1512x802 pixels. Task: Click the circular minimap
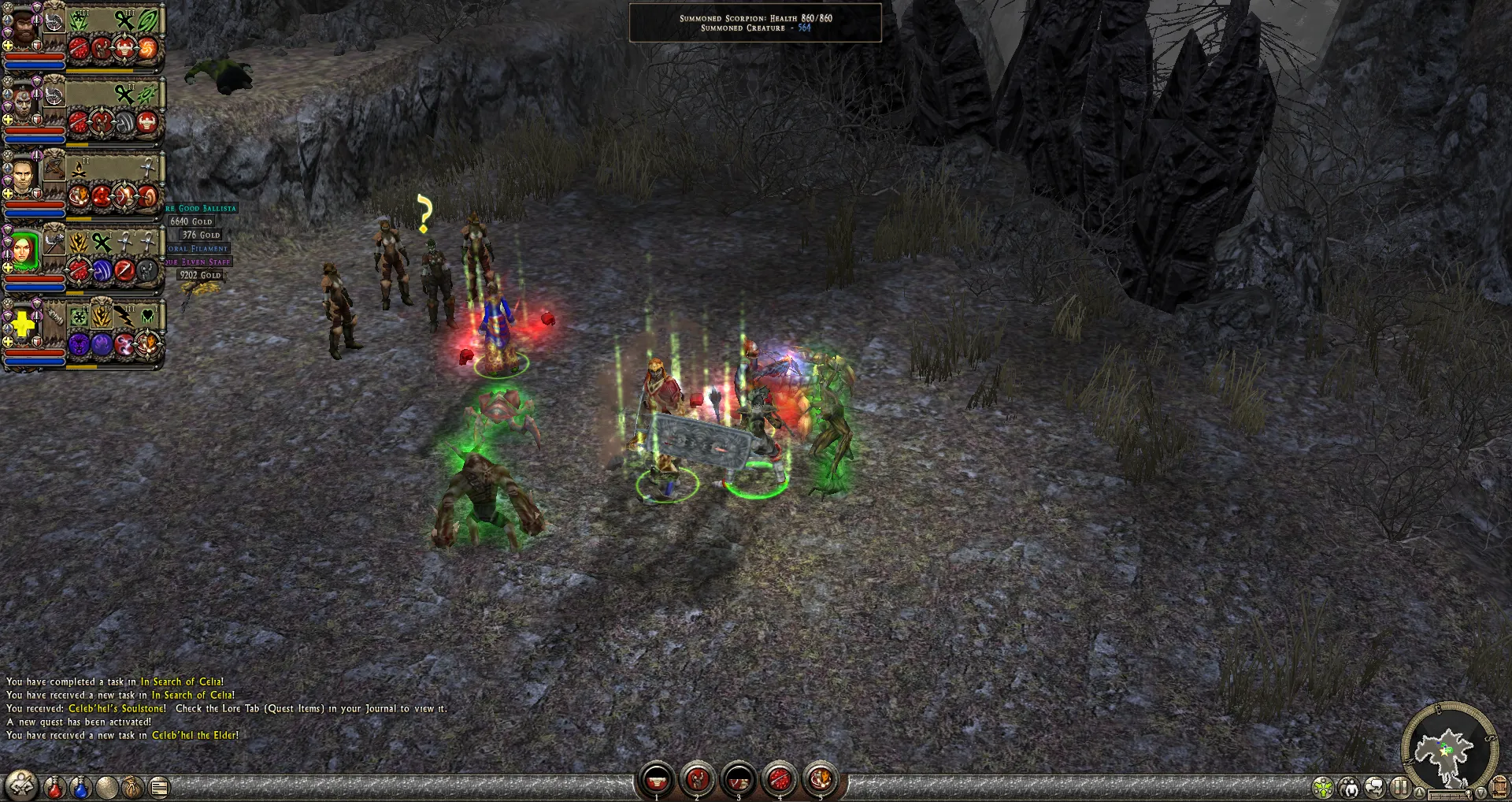pos(1447,748)
